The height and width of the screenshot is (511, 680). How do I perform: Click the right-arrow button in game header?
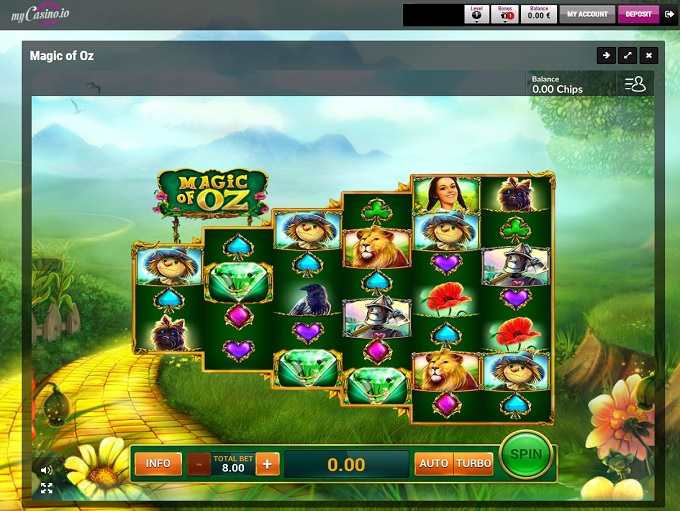pyautogui.click(x=605, y=56)
